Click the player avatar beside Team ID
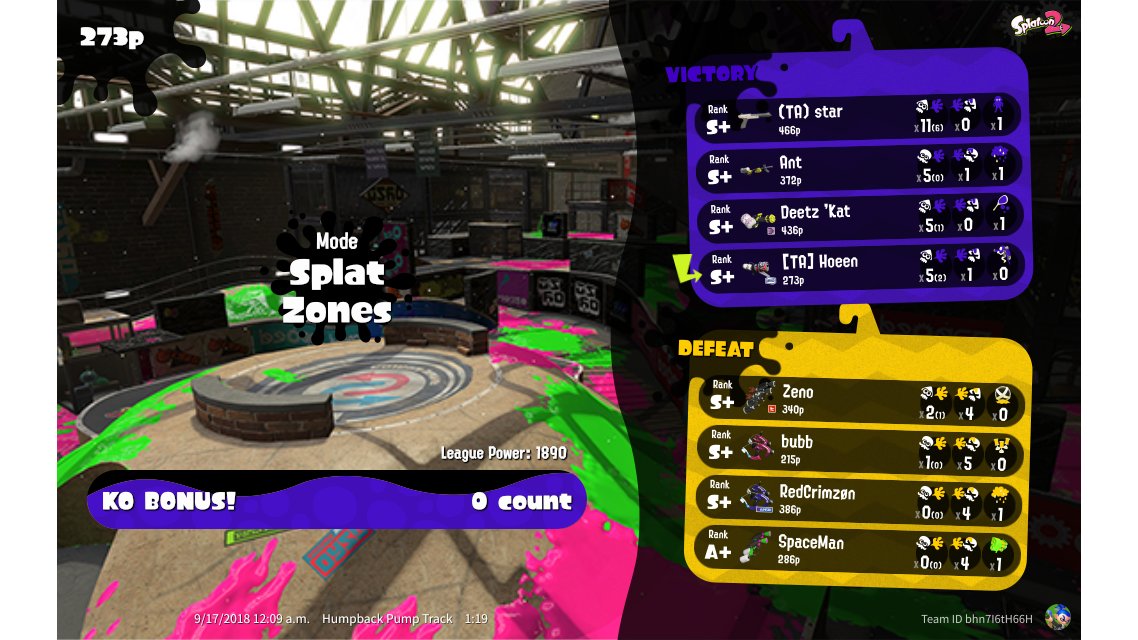The height and width of the screenshot is (640, 1138). pos(1057,618)
